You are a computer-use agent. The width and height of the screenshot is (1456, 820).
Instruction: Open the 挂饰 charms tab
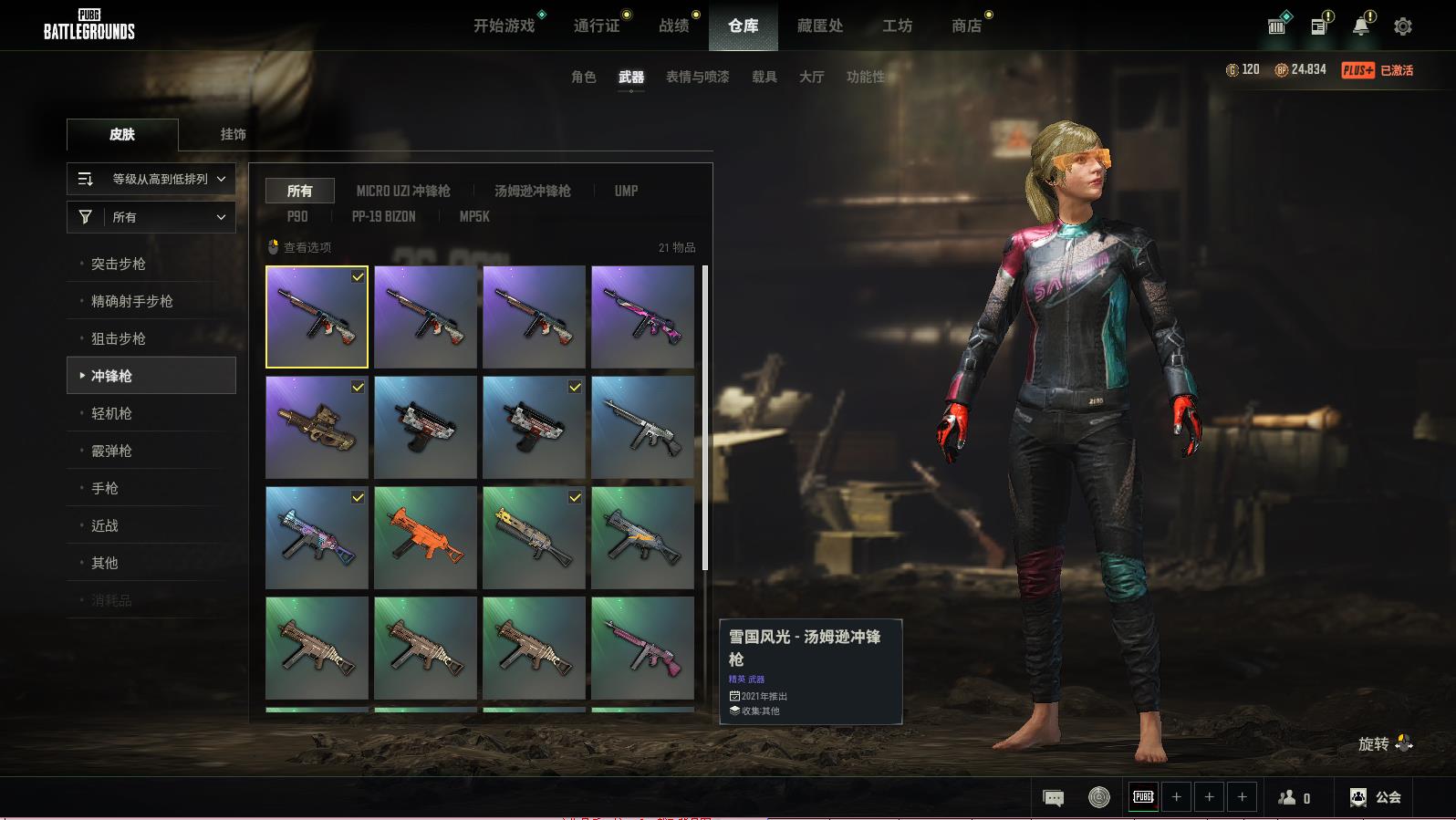[233, 134]
